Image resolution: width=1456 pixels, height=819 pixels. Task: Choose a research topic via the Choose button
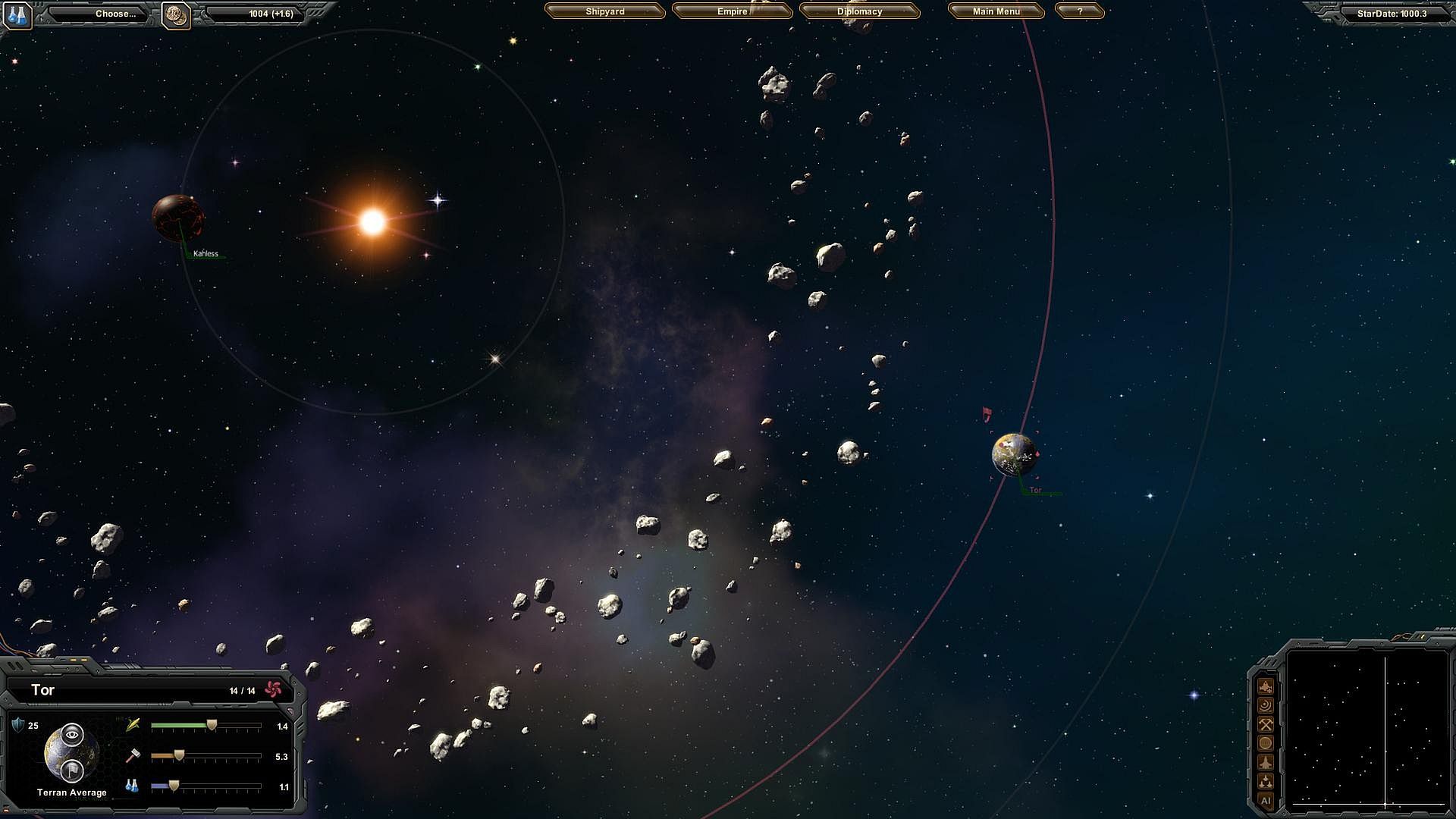tap(115, 14)
